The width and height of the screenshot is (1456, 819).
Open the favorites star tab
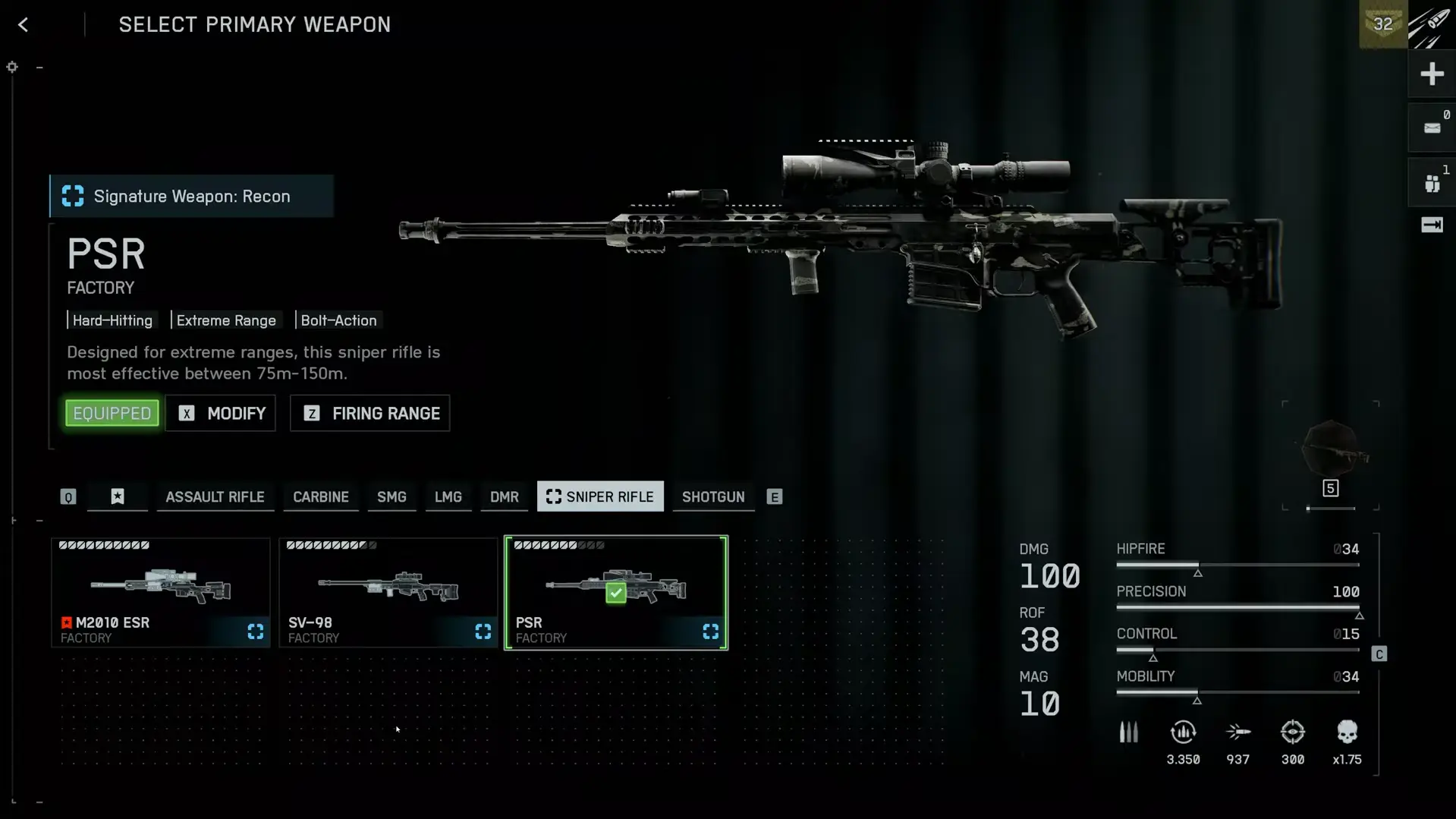coord(118,497)
